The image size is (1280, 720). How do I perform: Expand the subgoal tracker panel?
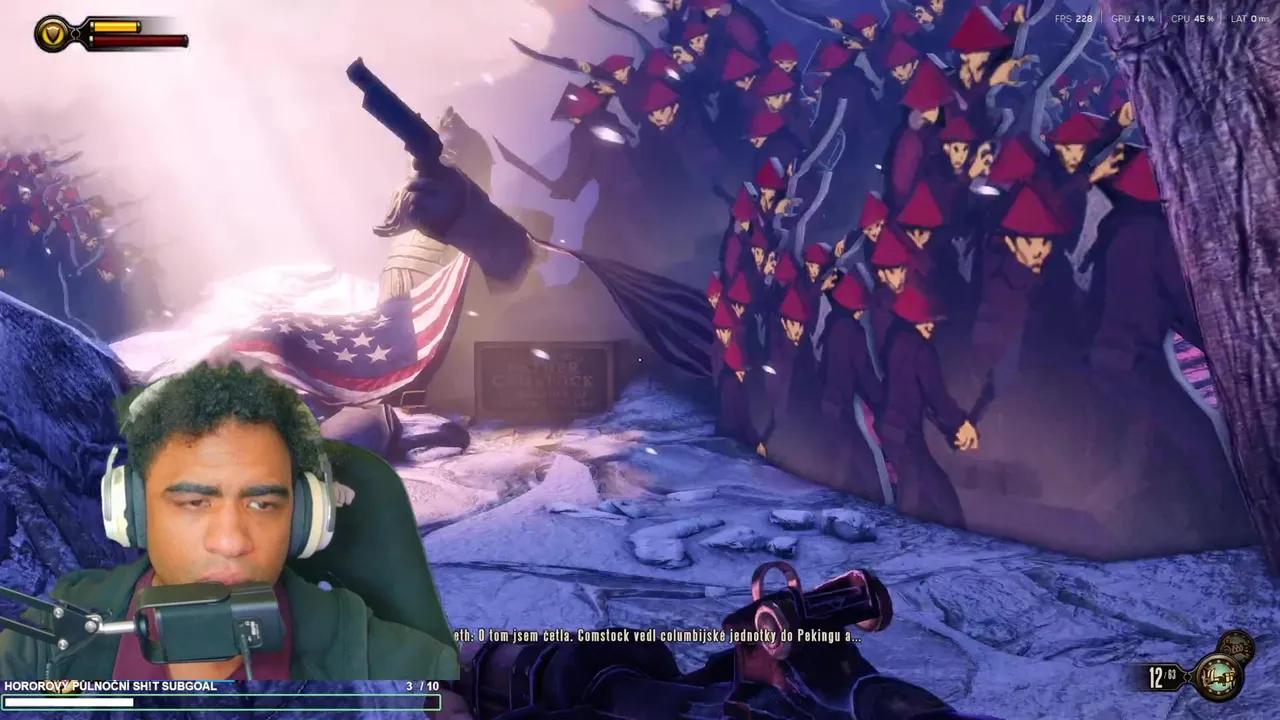[222, 694]
